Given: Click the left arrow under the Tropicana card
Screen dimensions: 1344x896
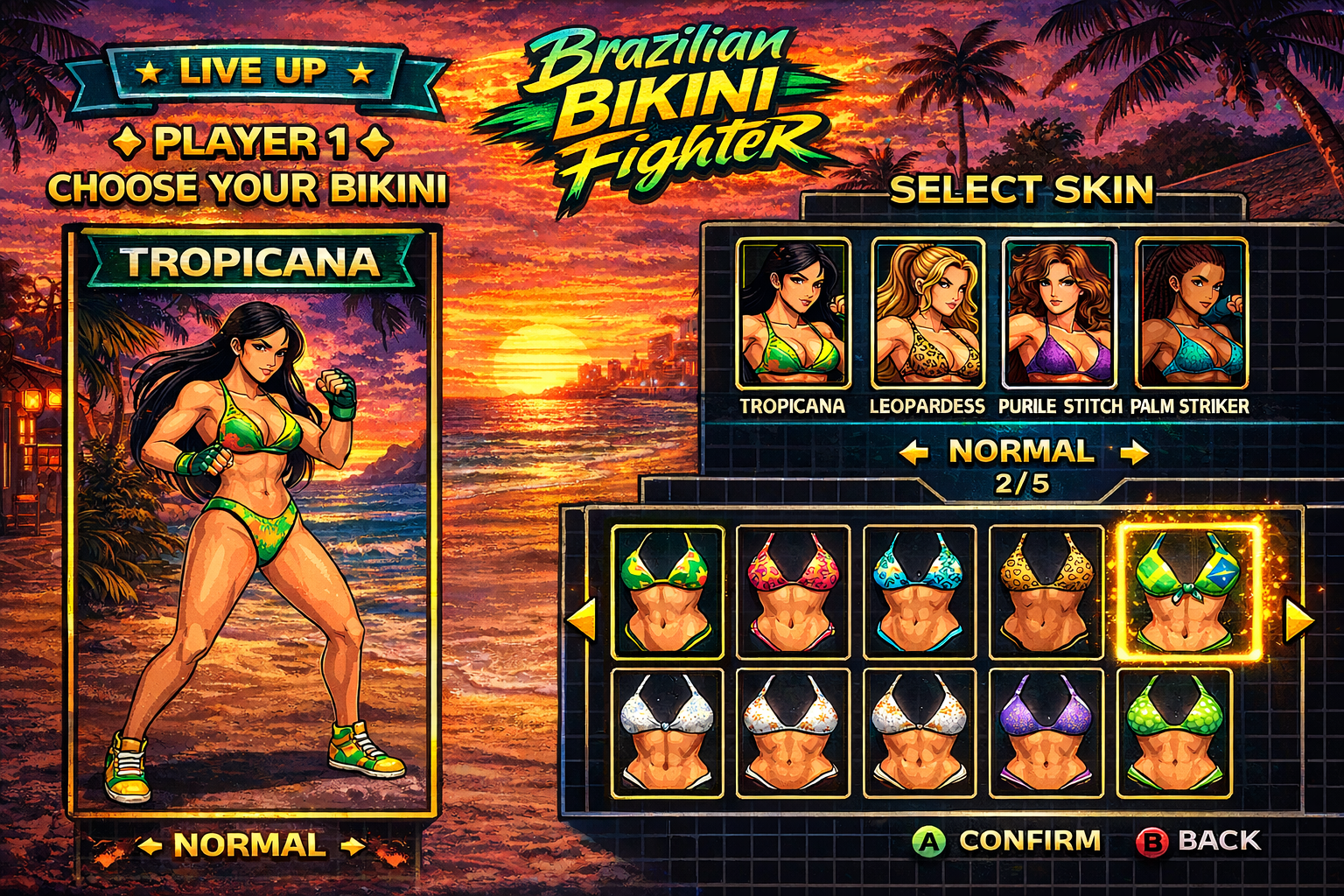Looking at the screenshot, I should click(x=150, y=846).
